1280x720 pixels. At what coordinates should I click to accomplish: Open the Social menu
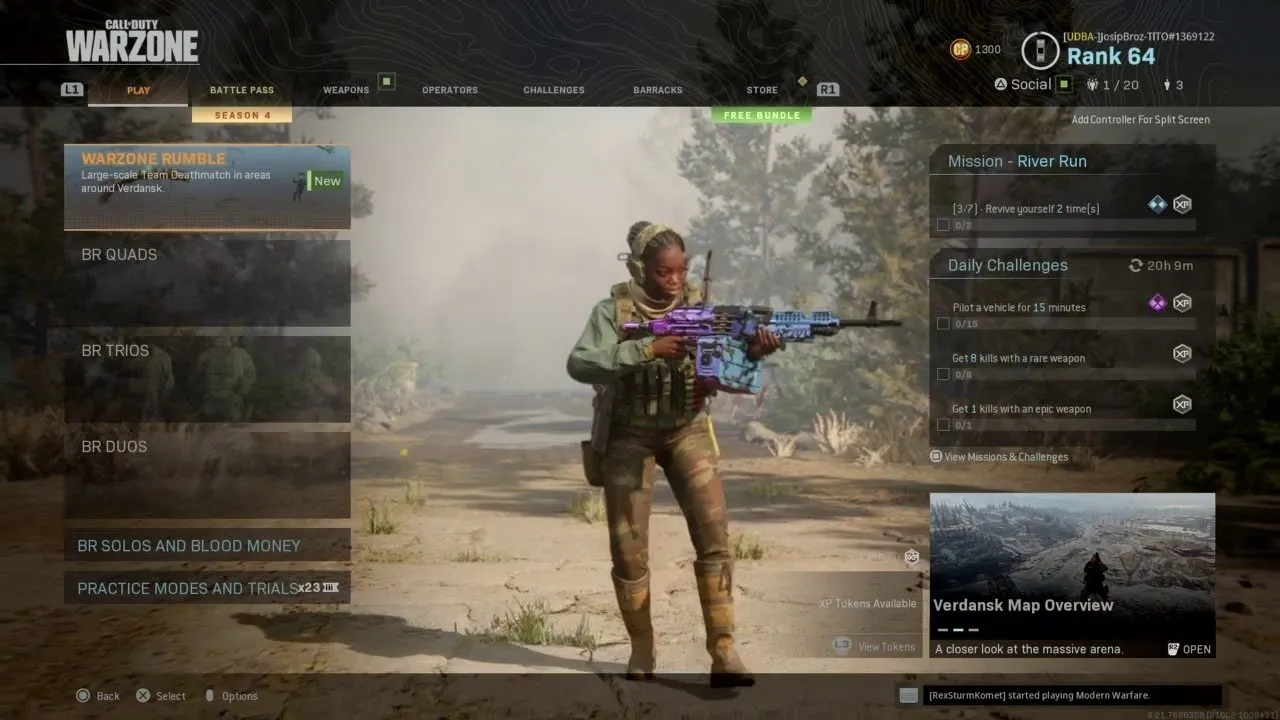[x=1030, y=85]
